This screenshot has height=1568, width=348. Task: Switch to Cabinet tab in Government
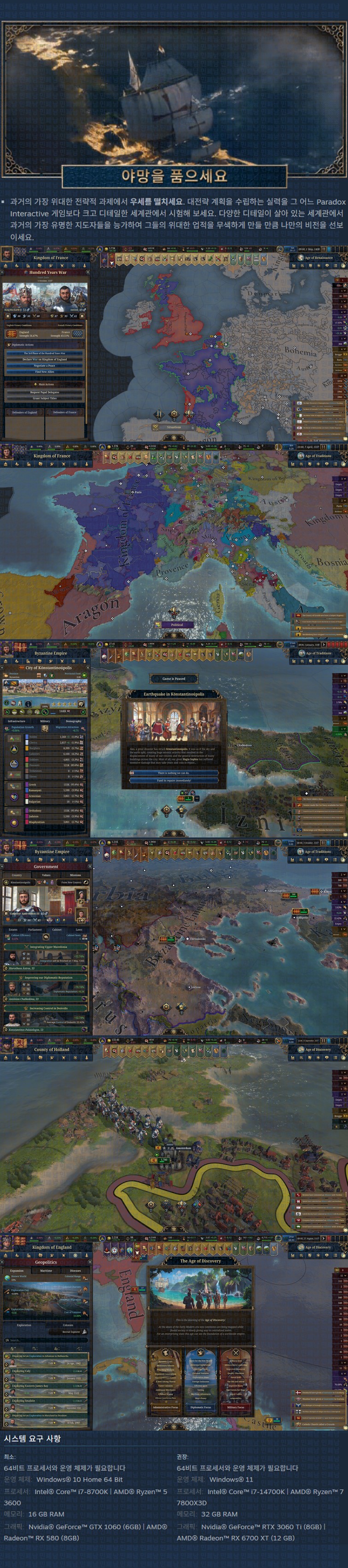point(57,930)
